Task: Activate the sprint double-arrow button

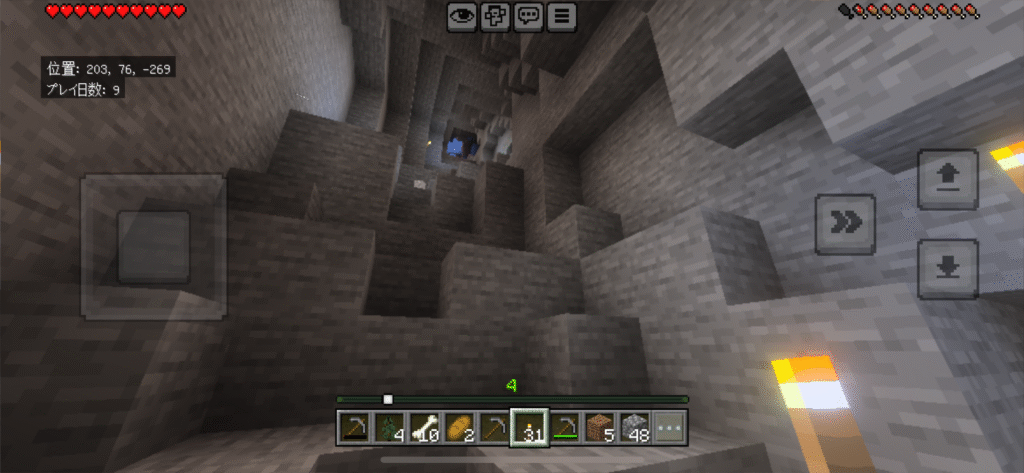Action: (x=846, y=224)
